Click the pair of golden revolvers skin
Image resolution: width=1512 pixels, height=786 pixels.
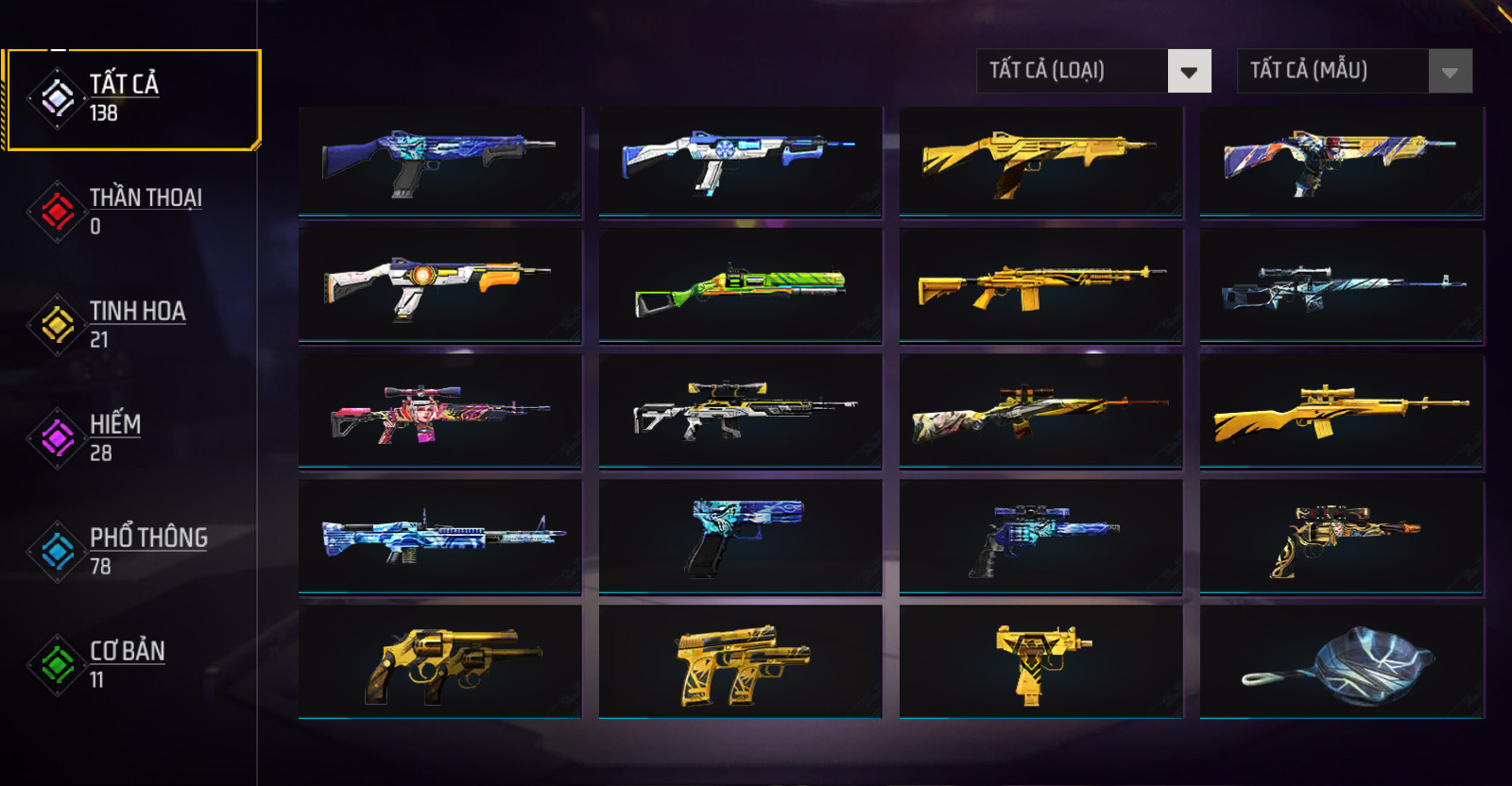point(440,663)
